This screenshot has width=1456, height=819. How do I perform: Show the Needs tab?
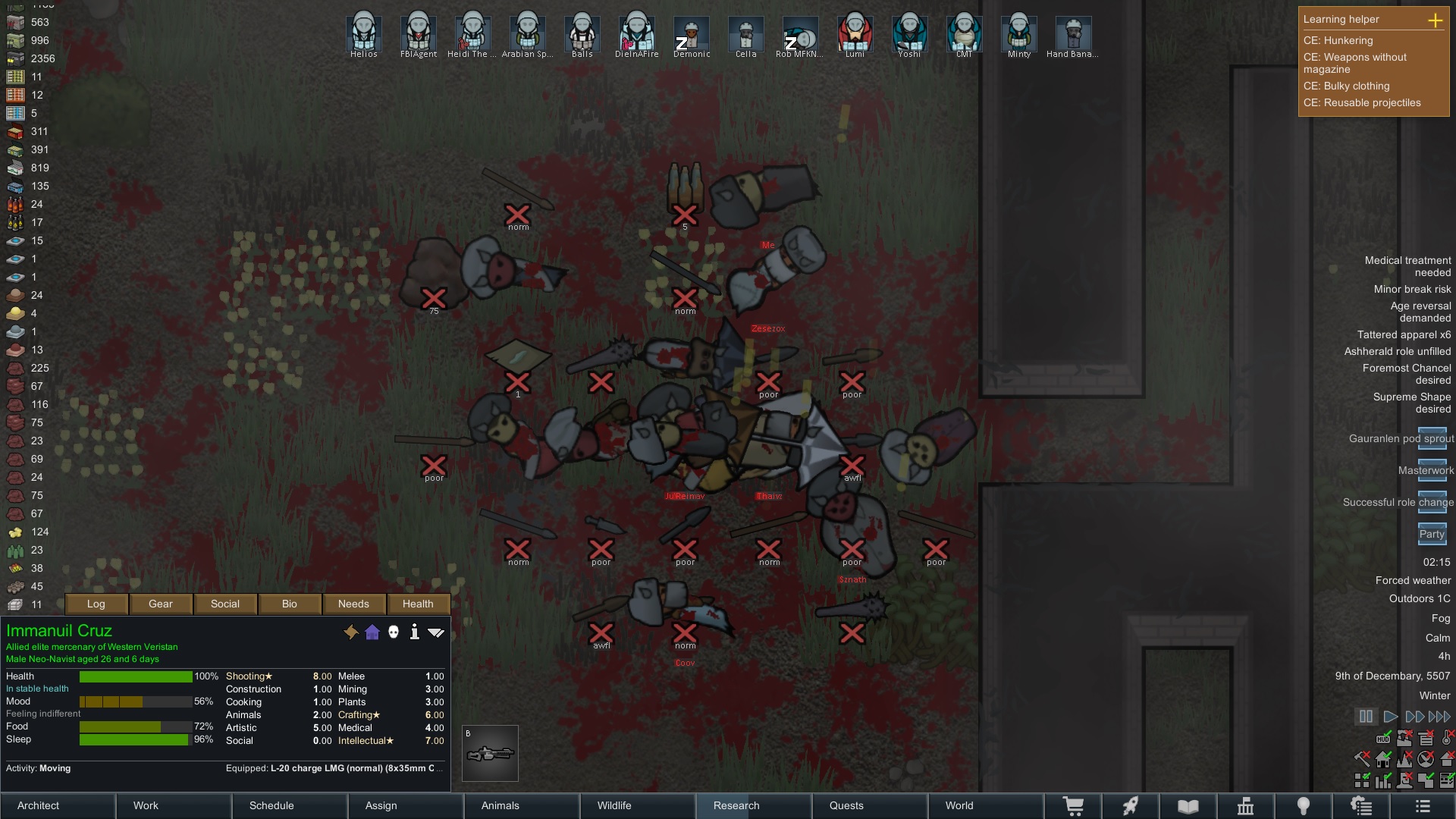point(353,604)
